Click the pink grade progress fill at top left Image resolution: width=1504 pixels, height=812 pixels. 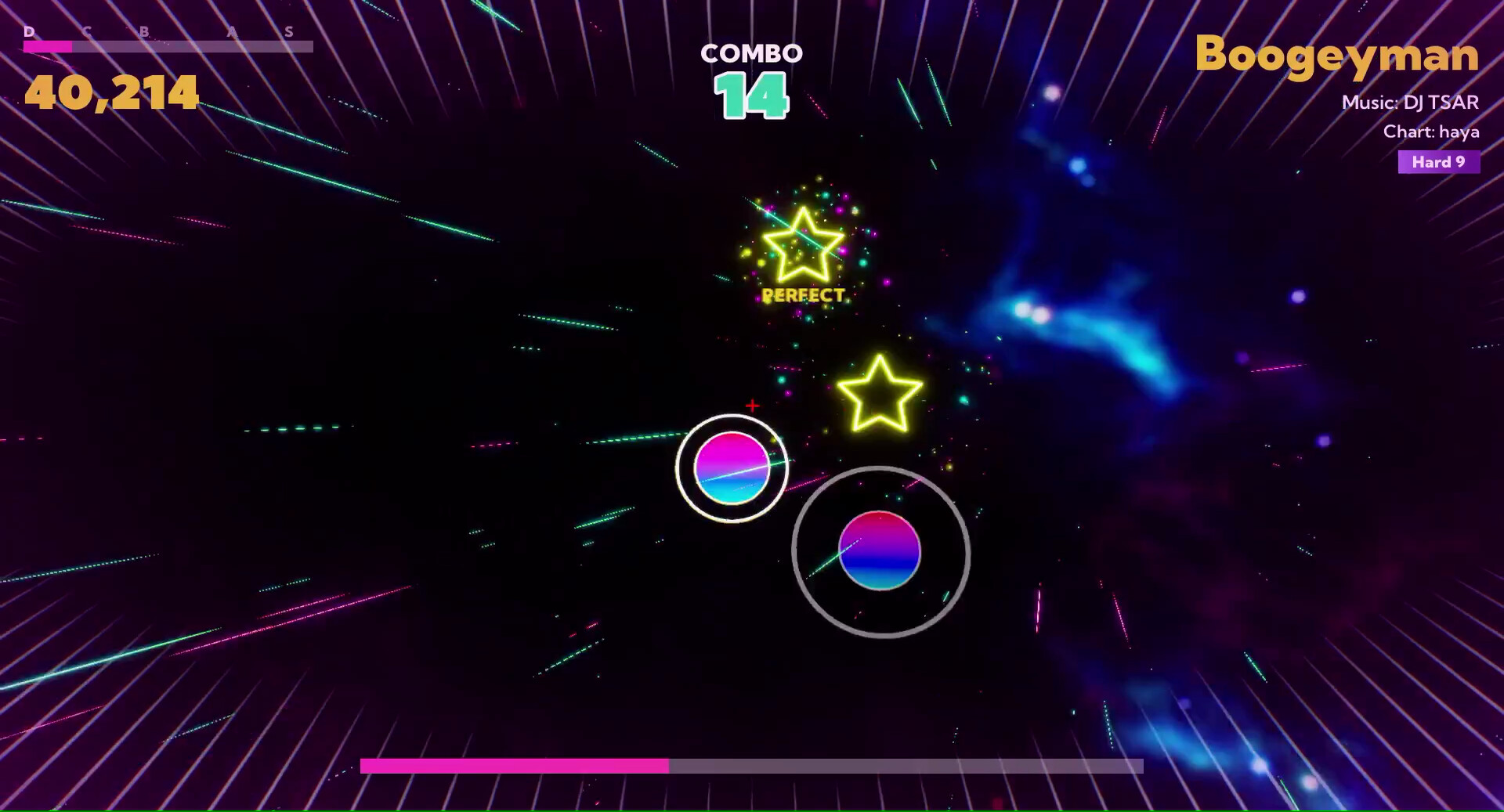pyautogui.click(x=47, y=47)
